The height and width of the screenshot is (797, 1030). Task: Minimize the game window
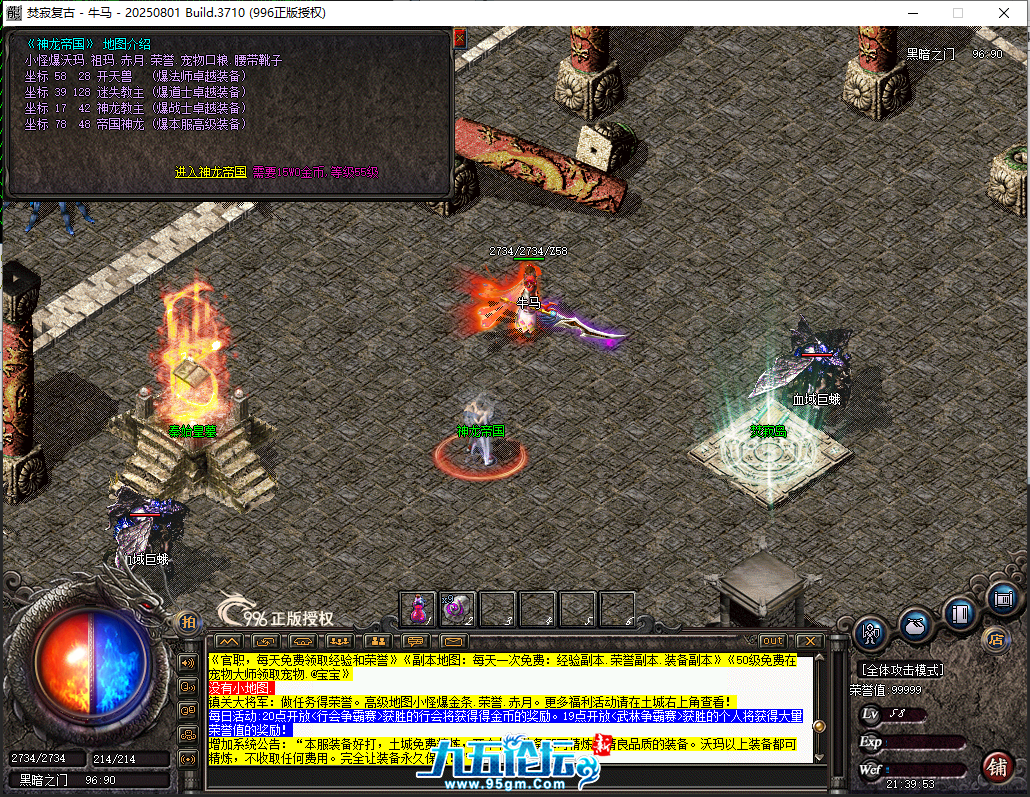pos(911,13)
